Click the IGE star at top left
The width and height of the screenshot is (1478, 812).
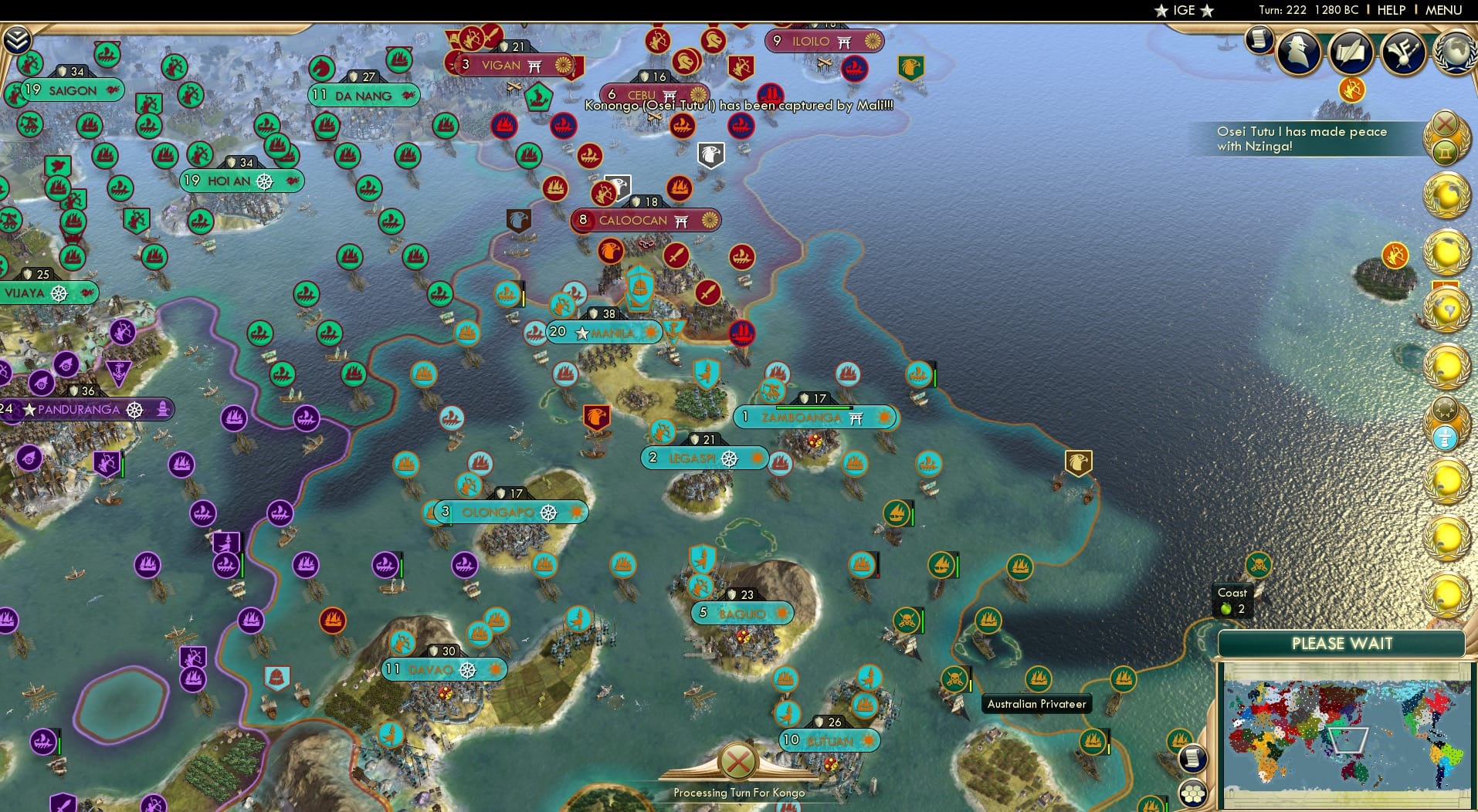point(1161,11)
